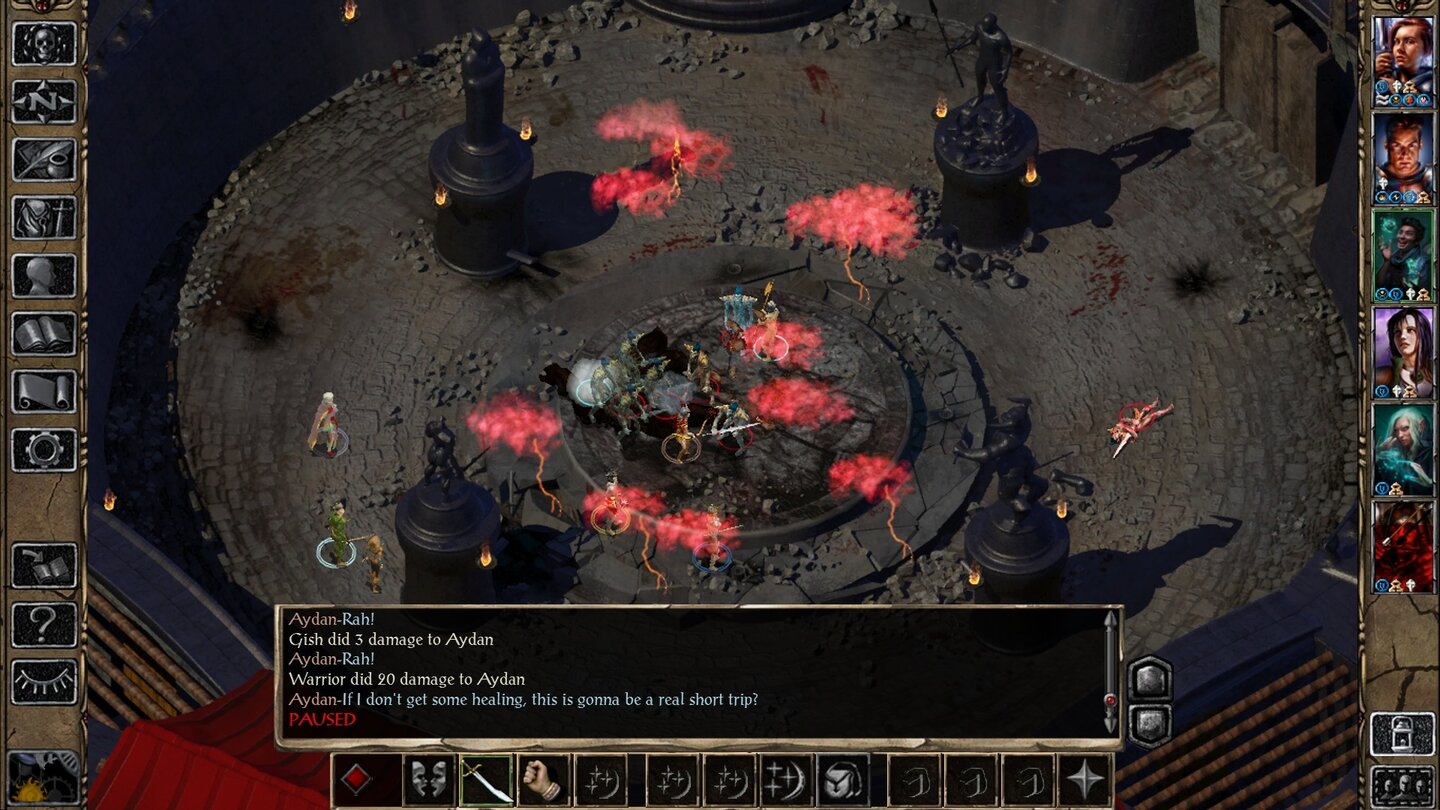
Task: Open the options gear button
Action: point(44,449)
